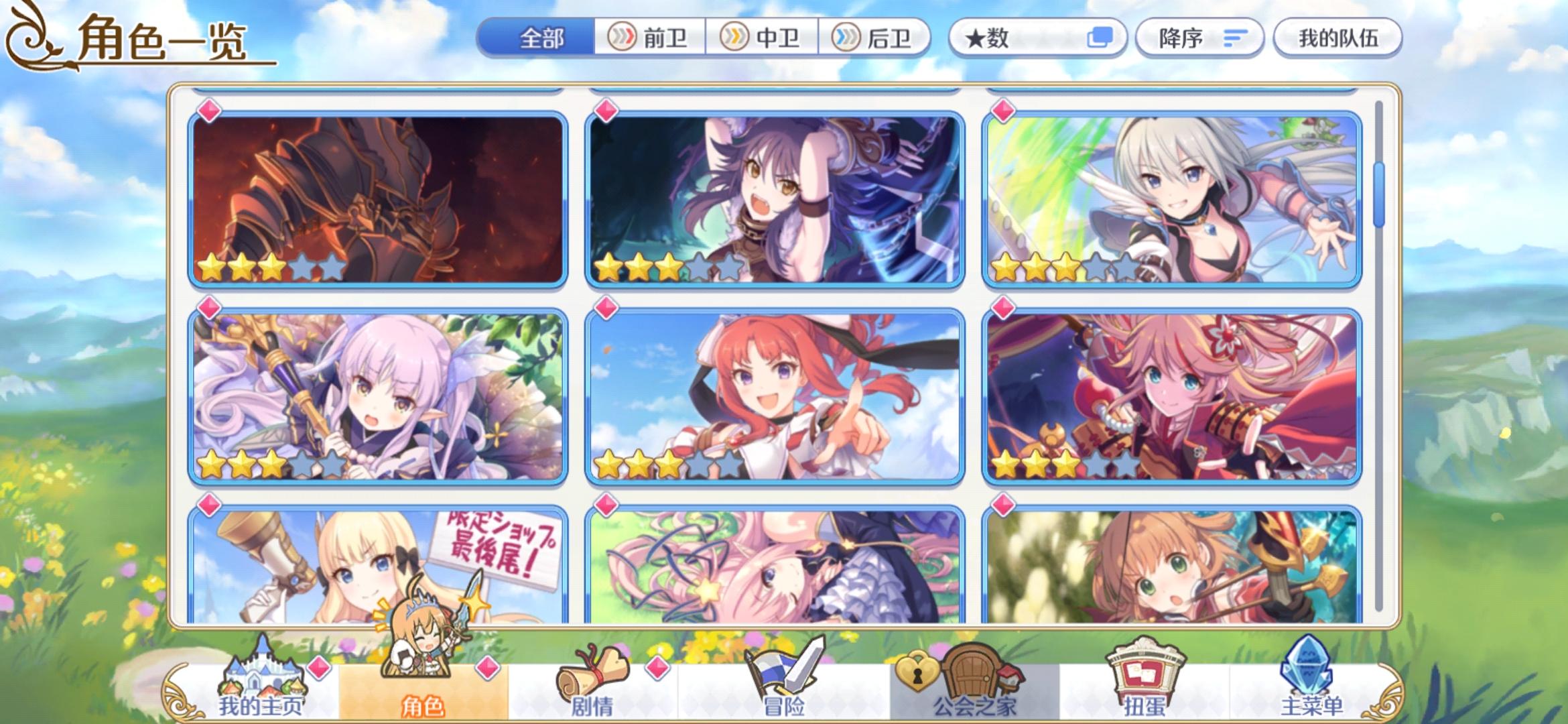The image size is (1568, 724).
Task: Open 我的队伍 my teams screen
Action: (x=1335, y=38)
